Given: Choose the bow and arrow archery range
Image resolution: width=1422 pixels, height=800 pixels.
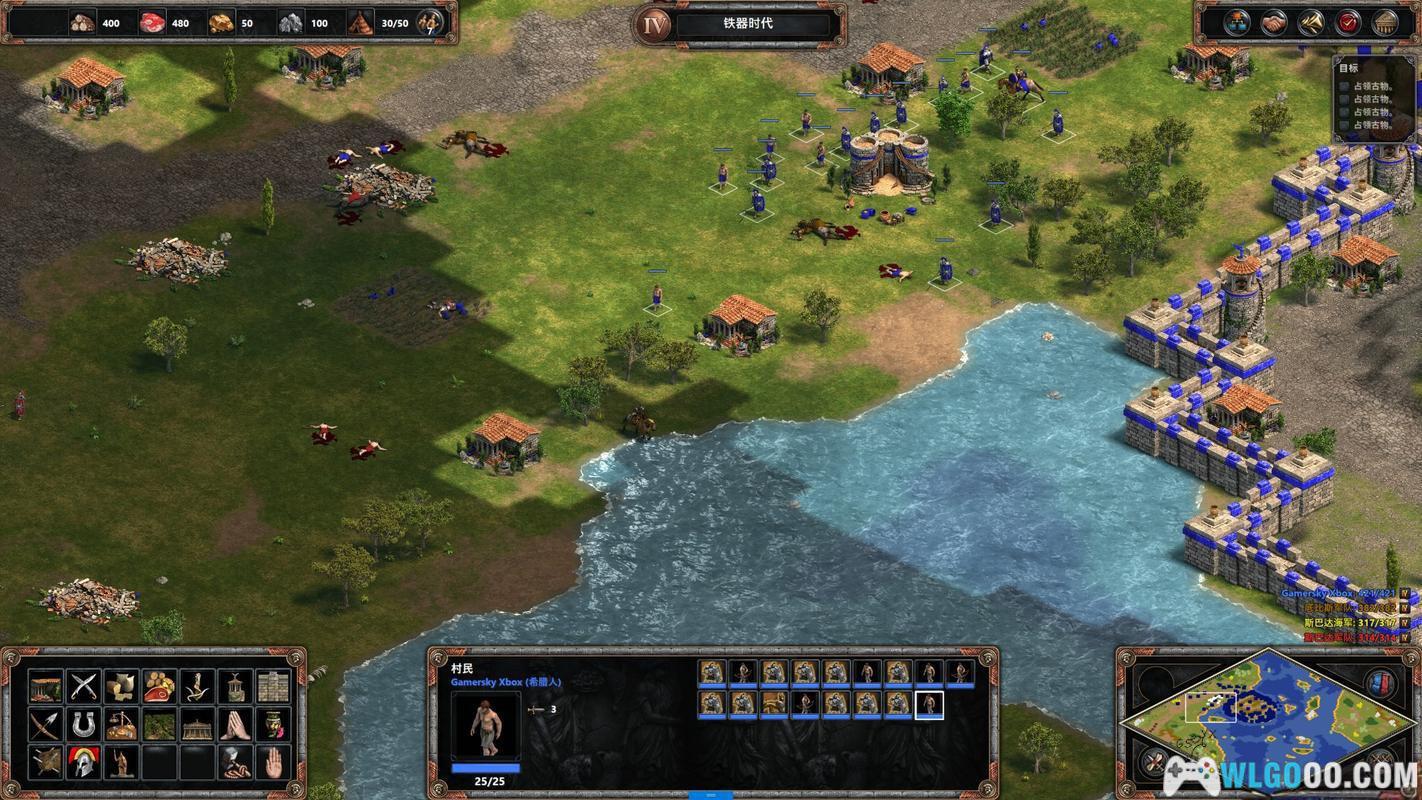Looking at the screenshot, I should tap(45, 724).
